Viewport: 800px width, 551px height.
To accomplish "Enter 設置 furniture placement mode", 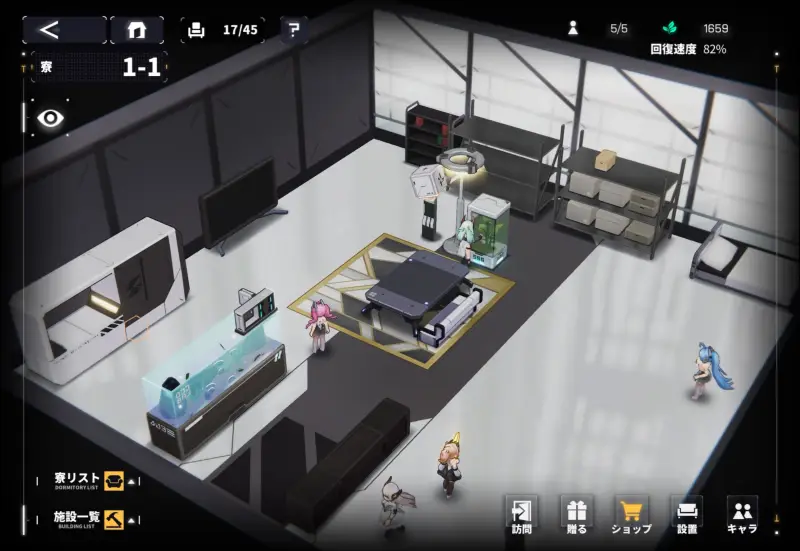I will (686, 515).
